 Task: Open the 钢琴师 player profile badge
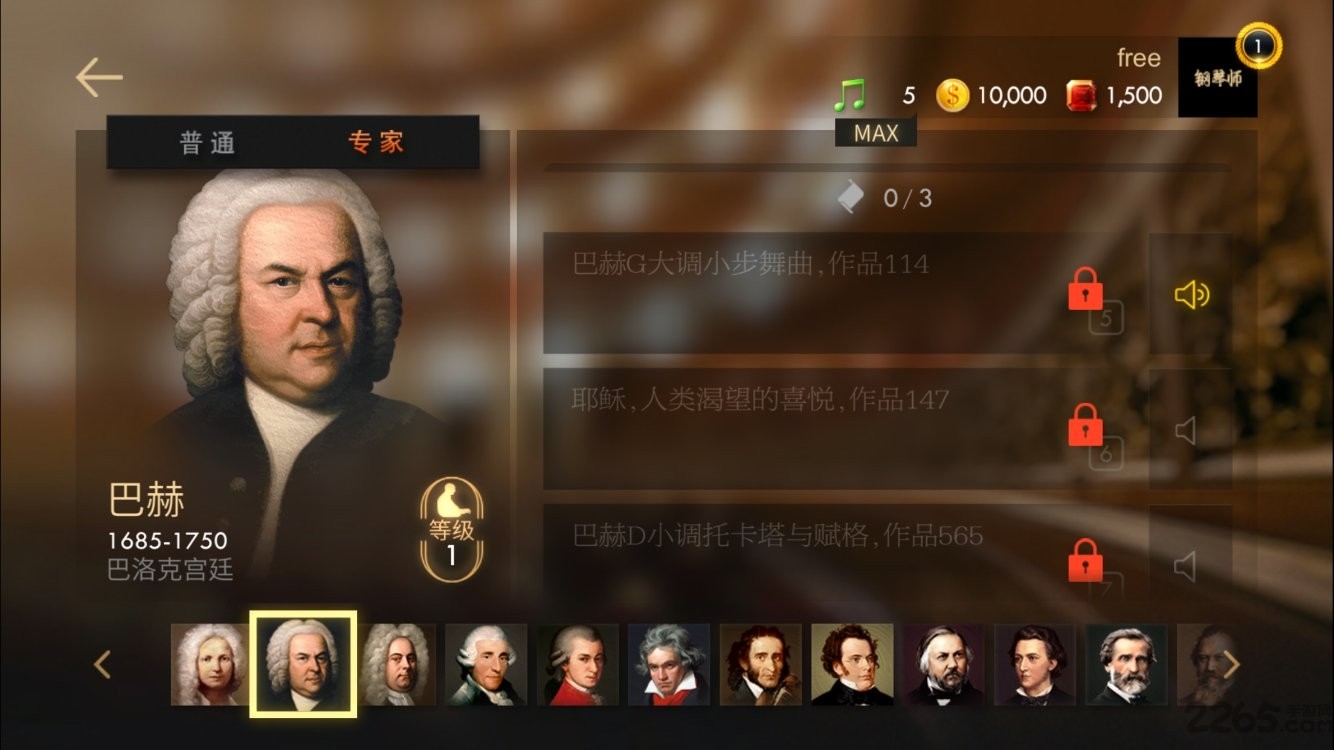(1217, 77)
